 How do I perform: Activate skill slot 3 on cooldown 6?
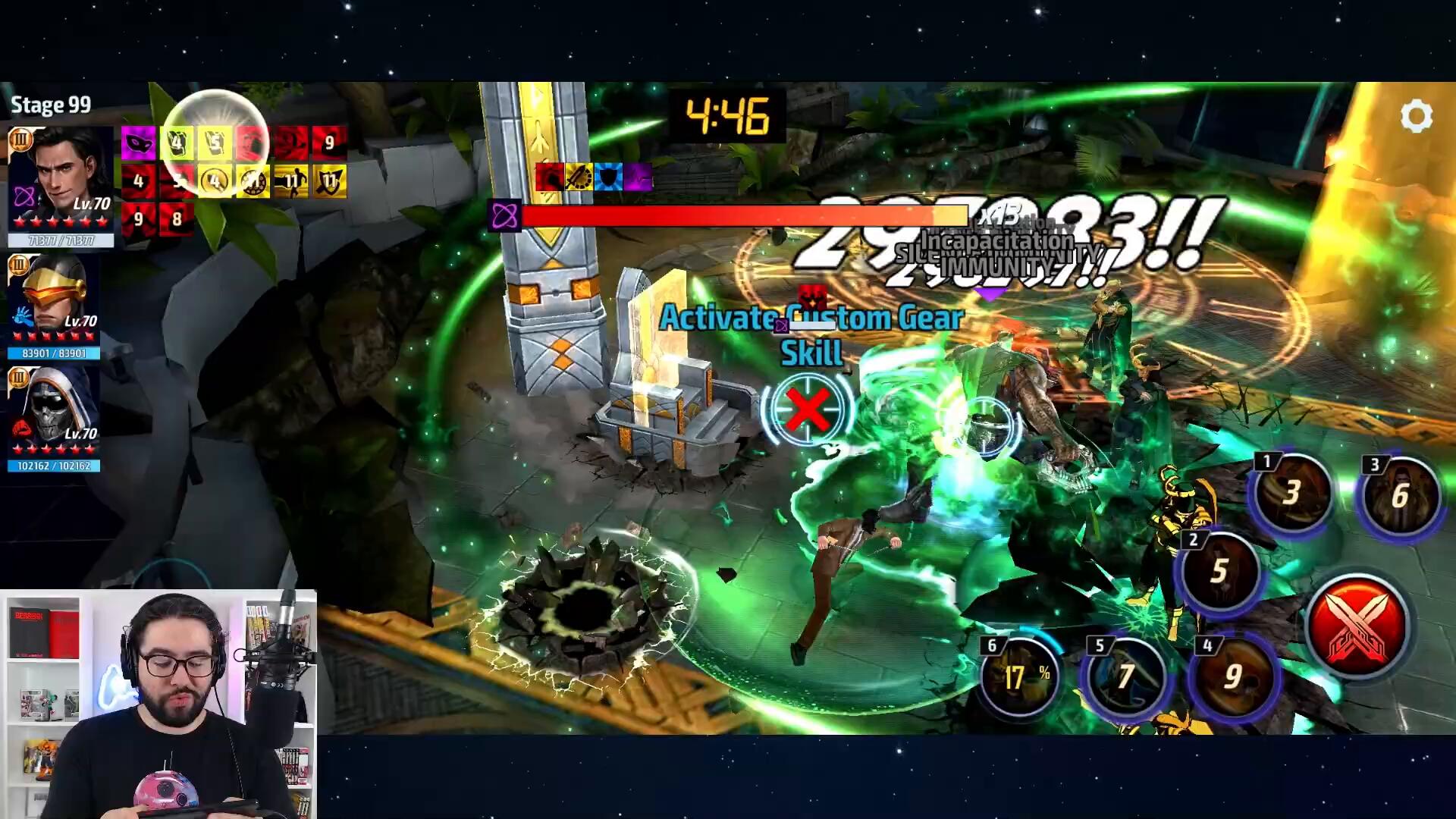coord(1400,496)
